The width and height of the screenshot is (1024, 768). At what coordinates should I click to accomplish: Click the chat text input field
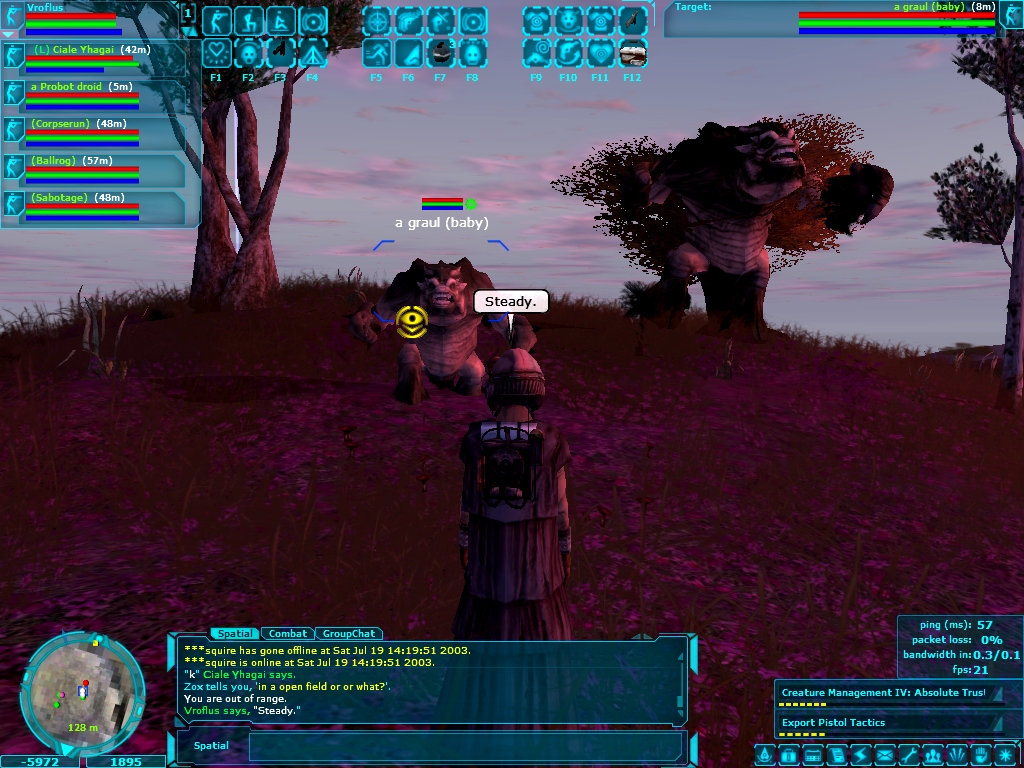[465, 746]
